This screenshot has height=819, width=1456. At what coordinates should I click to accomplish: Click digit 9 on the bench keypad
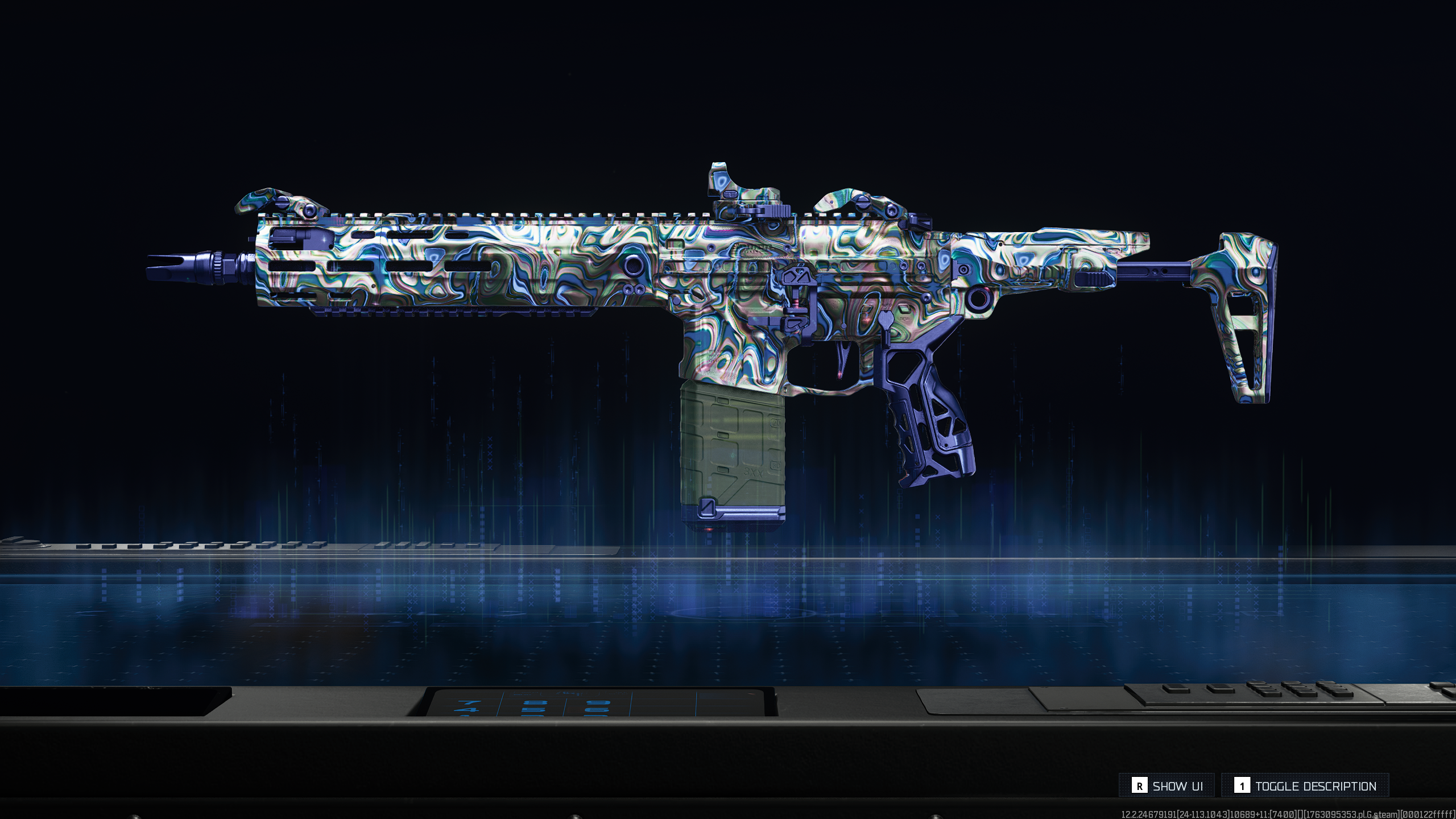click(599, 701)
